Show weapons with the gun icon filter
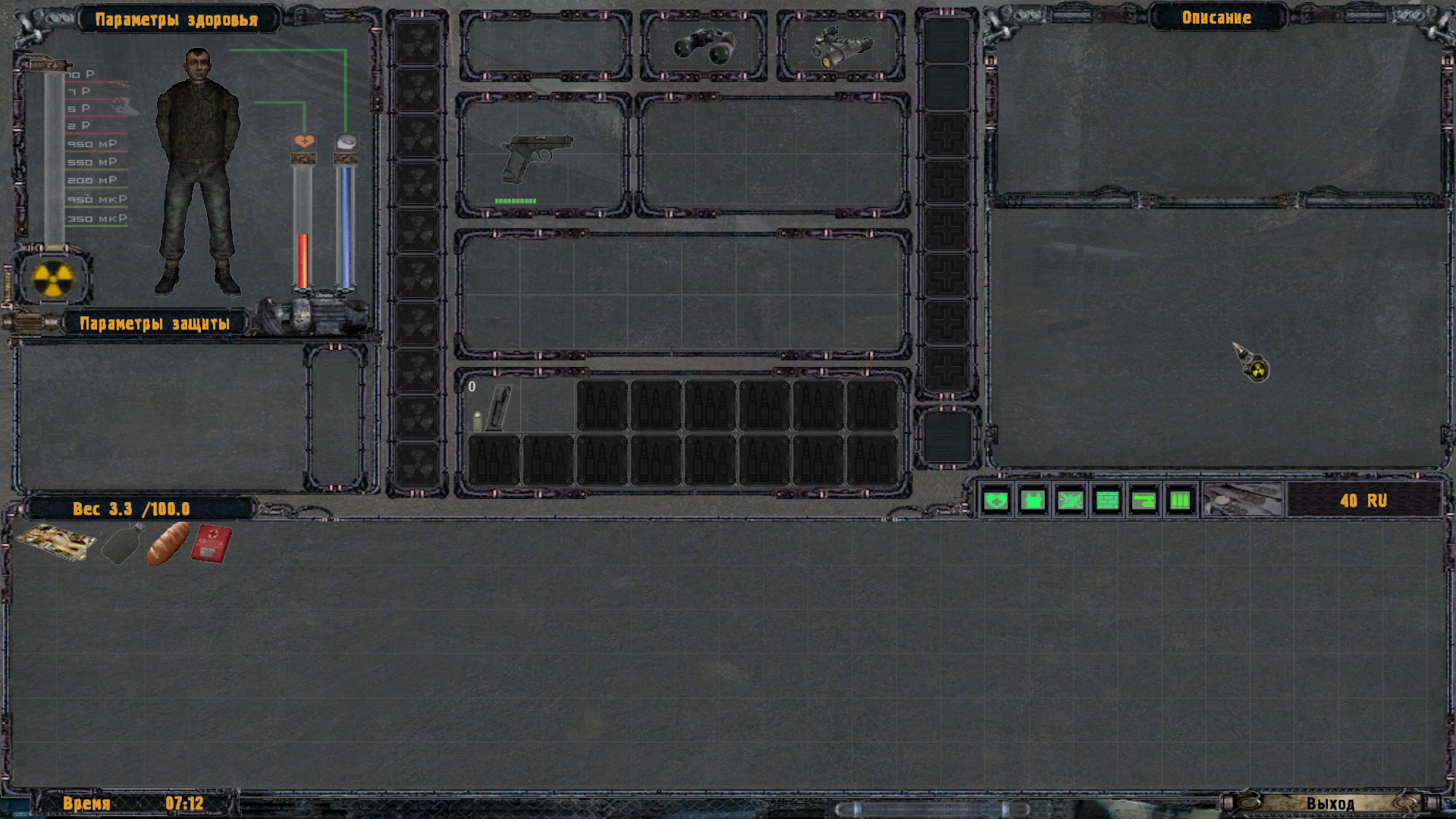This screenshot has height=819, width=1456. tap(1144, 500)
